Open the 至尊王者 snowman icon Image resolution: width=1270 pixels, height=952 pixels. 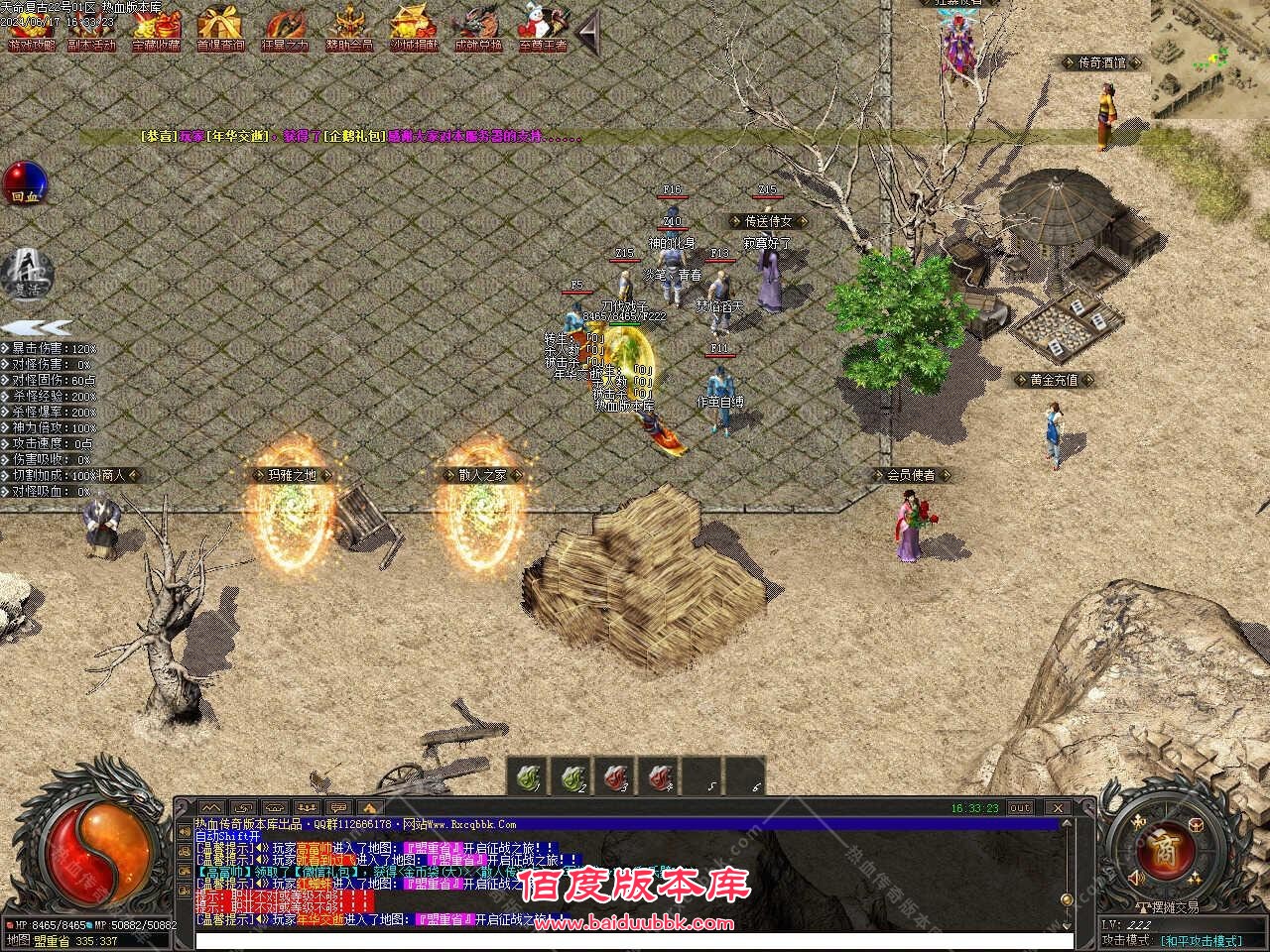(x=542, y=30)
